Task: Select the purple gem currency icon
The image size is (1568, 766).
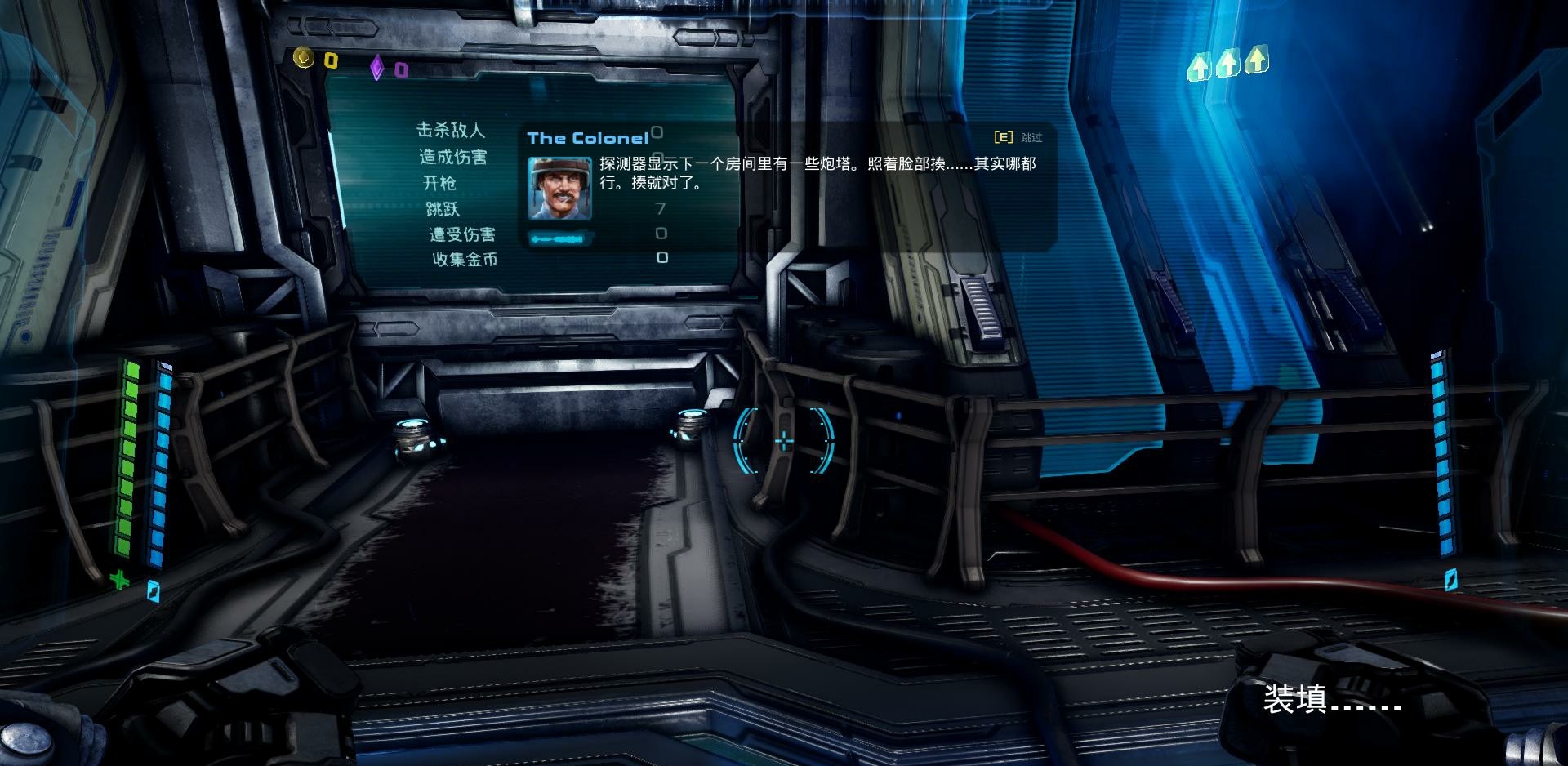Action: pyautogui.click(x=376, y=68)
